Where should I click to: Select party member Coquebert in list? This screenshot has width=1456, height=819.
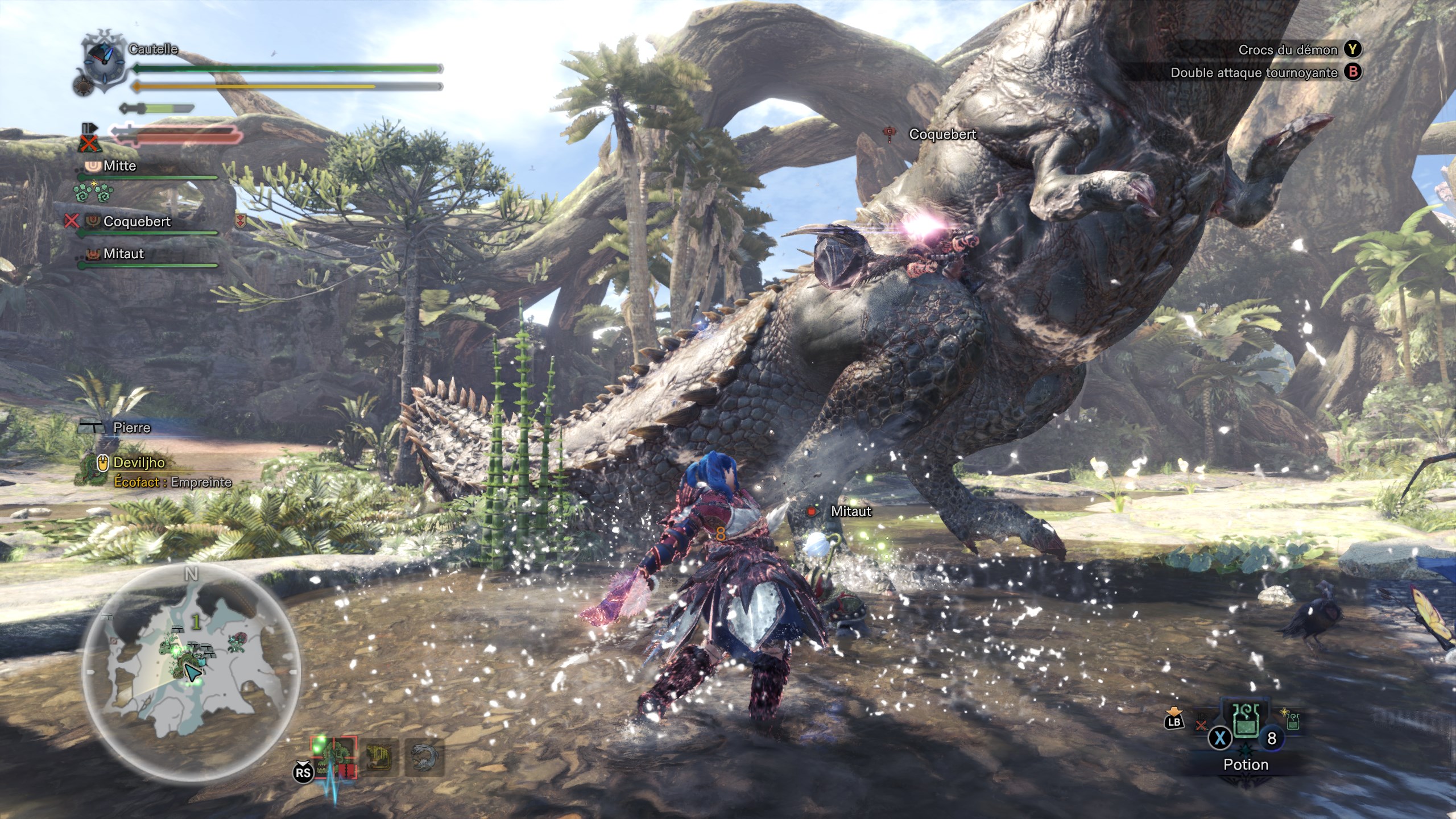[x=136, y=222]
